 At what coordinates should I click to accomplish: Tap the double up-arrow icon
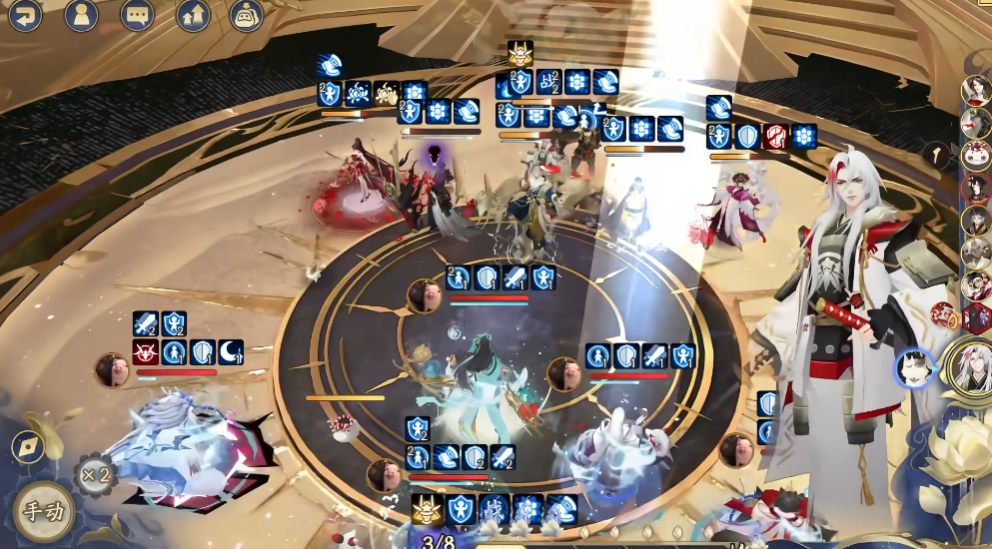tap(193, 15)
